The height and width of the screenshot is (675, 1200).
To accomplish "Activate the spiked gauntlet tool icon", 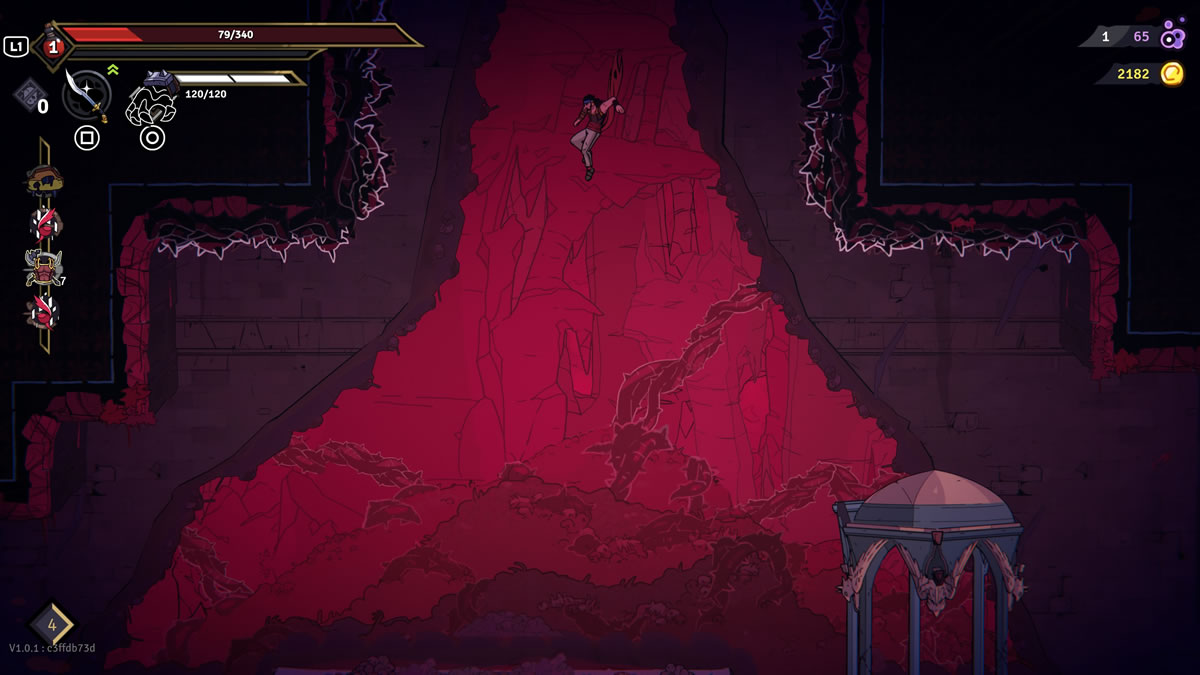I will coord(151,98).
